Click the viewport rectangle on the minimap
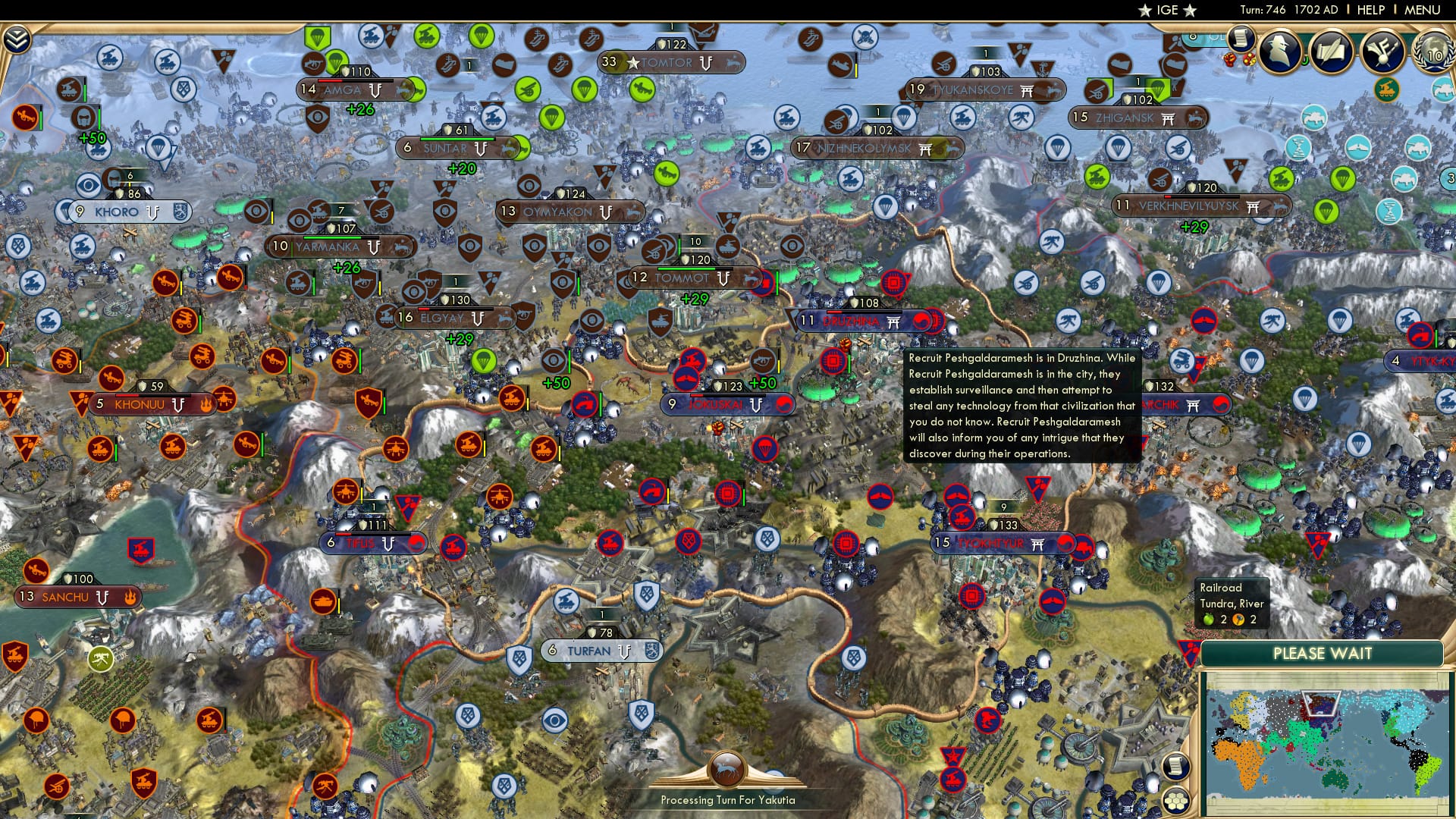Viewport: 1456px width, 819px height. [1321, 703]
